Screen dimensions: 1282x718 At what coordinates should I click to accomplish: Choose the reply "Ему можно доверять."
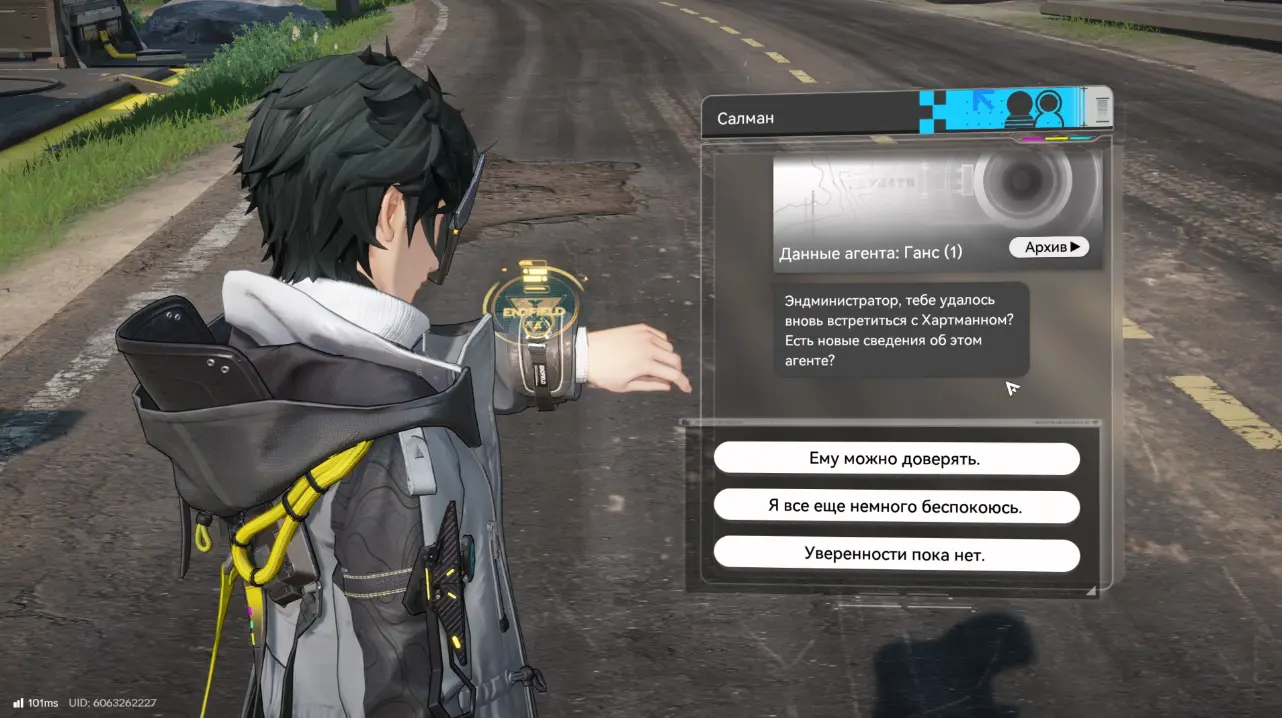896,459
